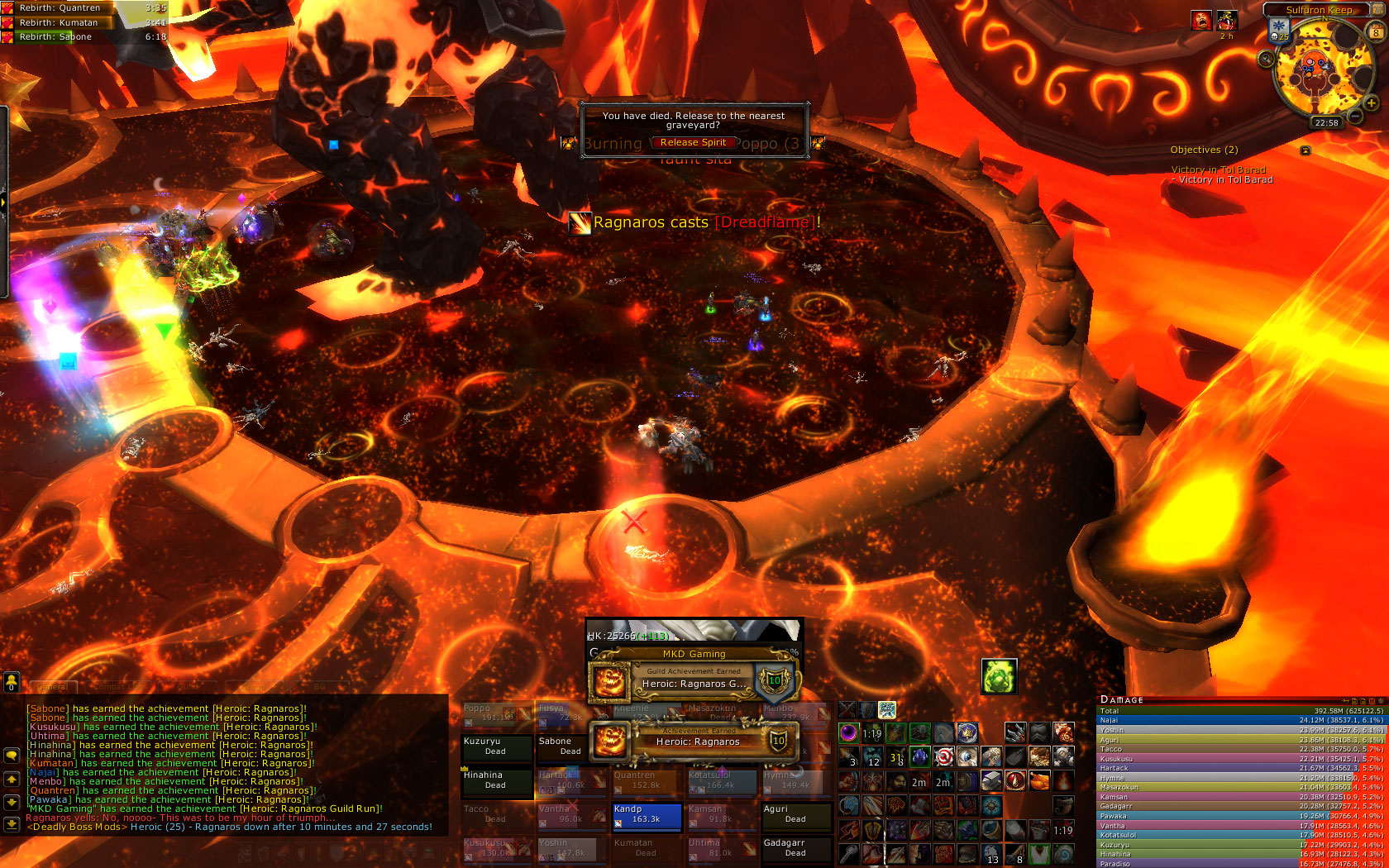Click the minimap tracking magnifier icon

[1266, 59]
